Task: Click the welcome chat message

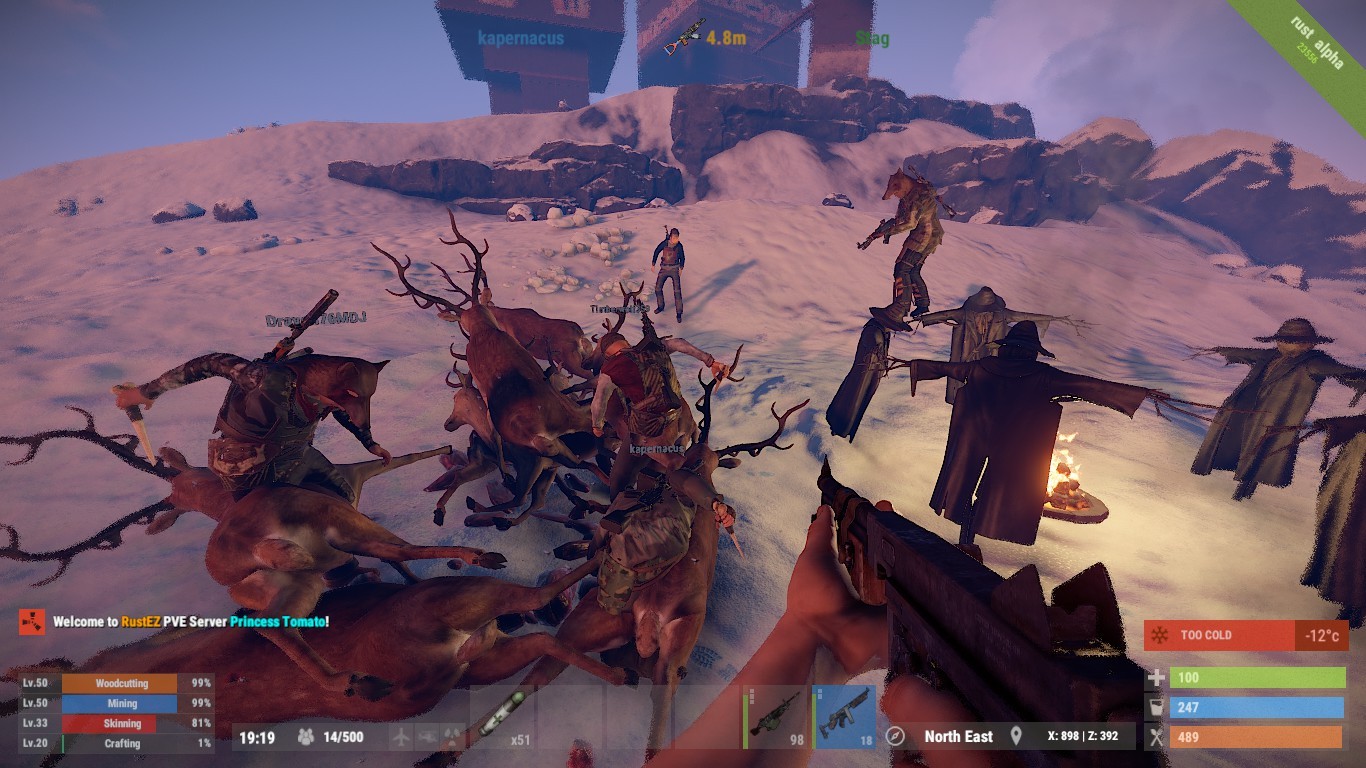Action: pyautogui.click(x=190, y=622)
